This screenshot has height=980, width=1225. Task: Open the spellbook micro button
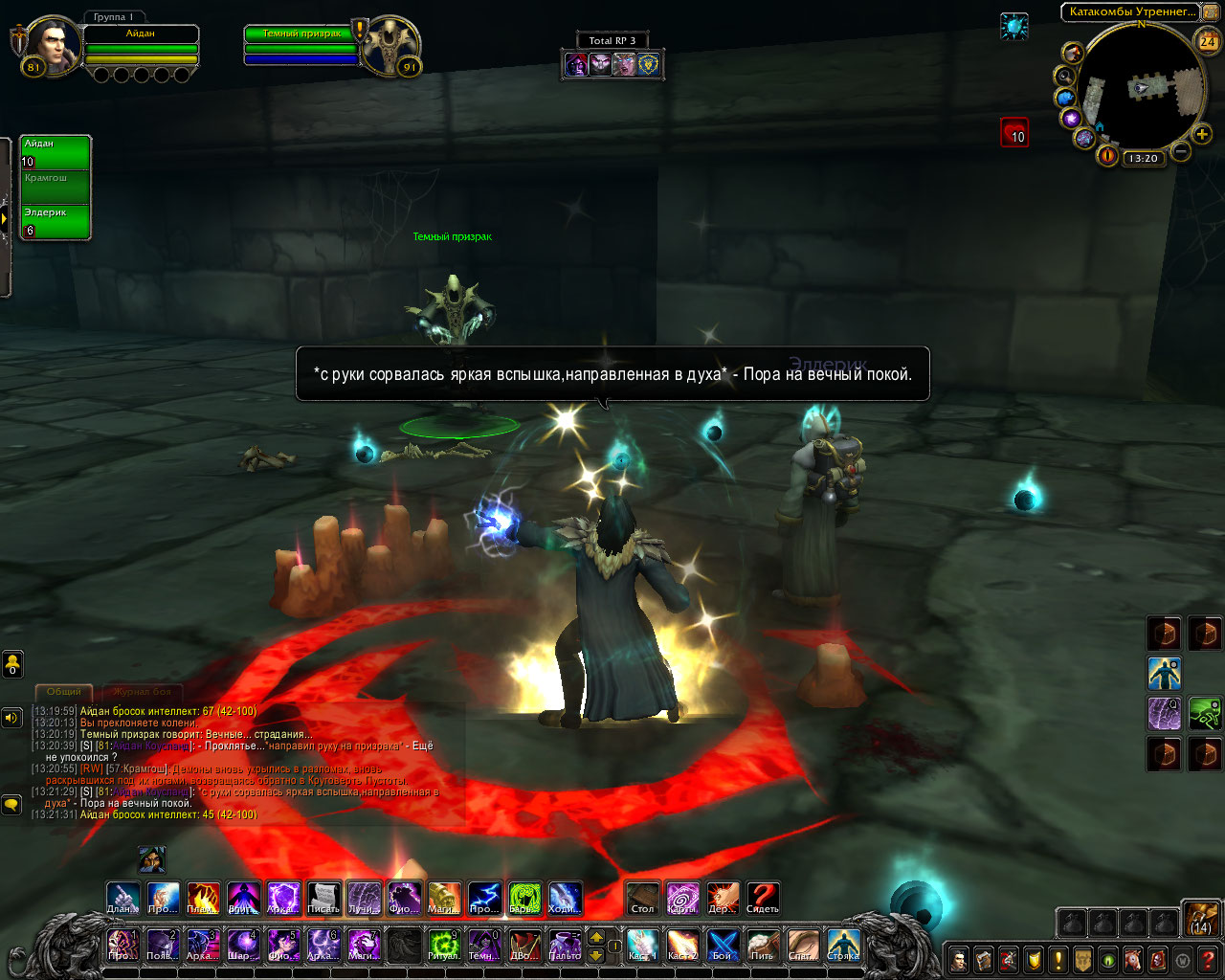983,959
